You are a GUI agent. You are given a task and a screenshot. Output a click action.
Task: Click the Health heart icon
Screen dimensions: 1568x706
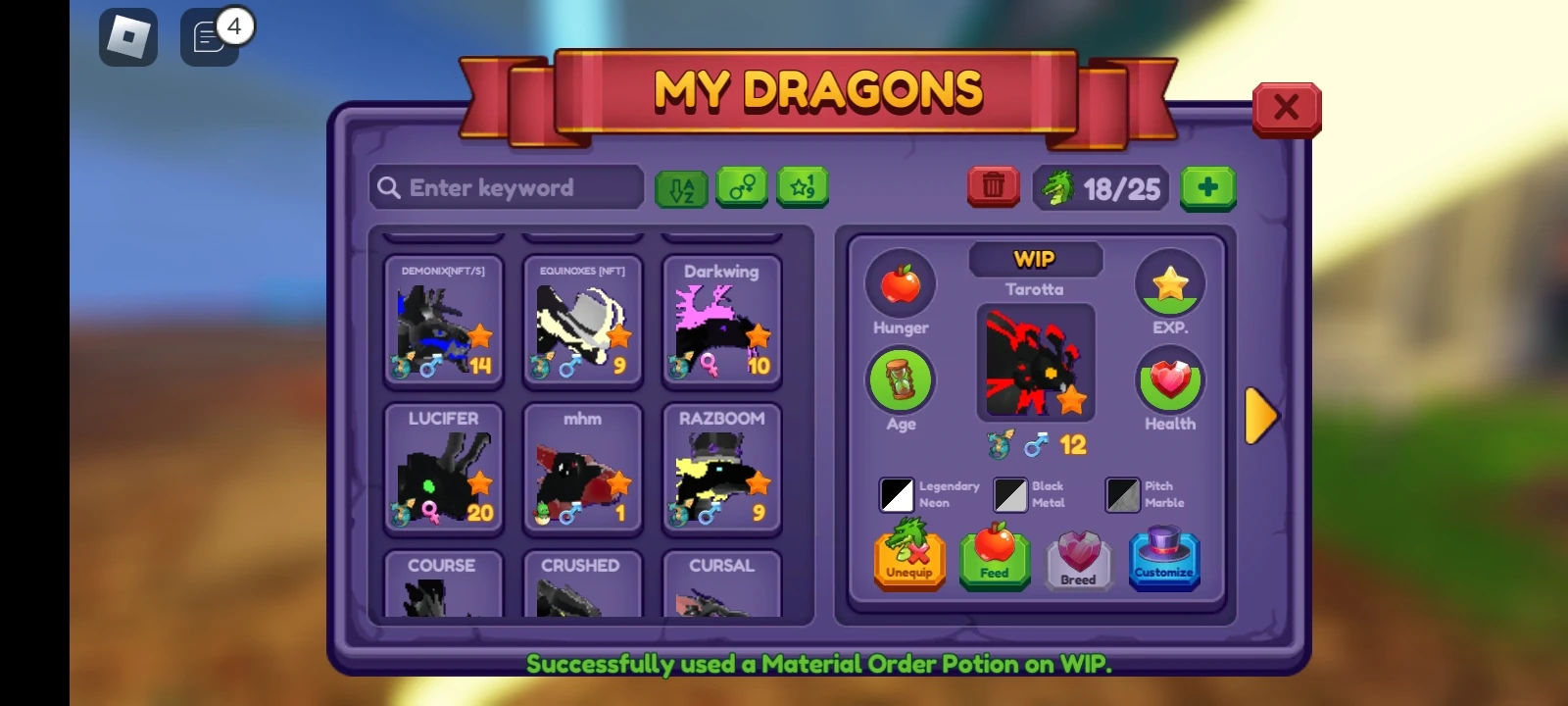1170,380
